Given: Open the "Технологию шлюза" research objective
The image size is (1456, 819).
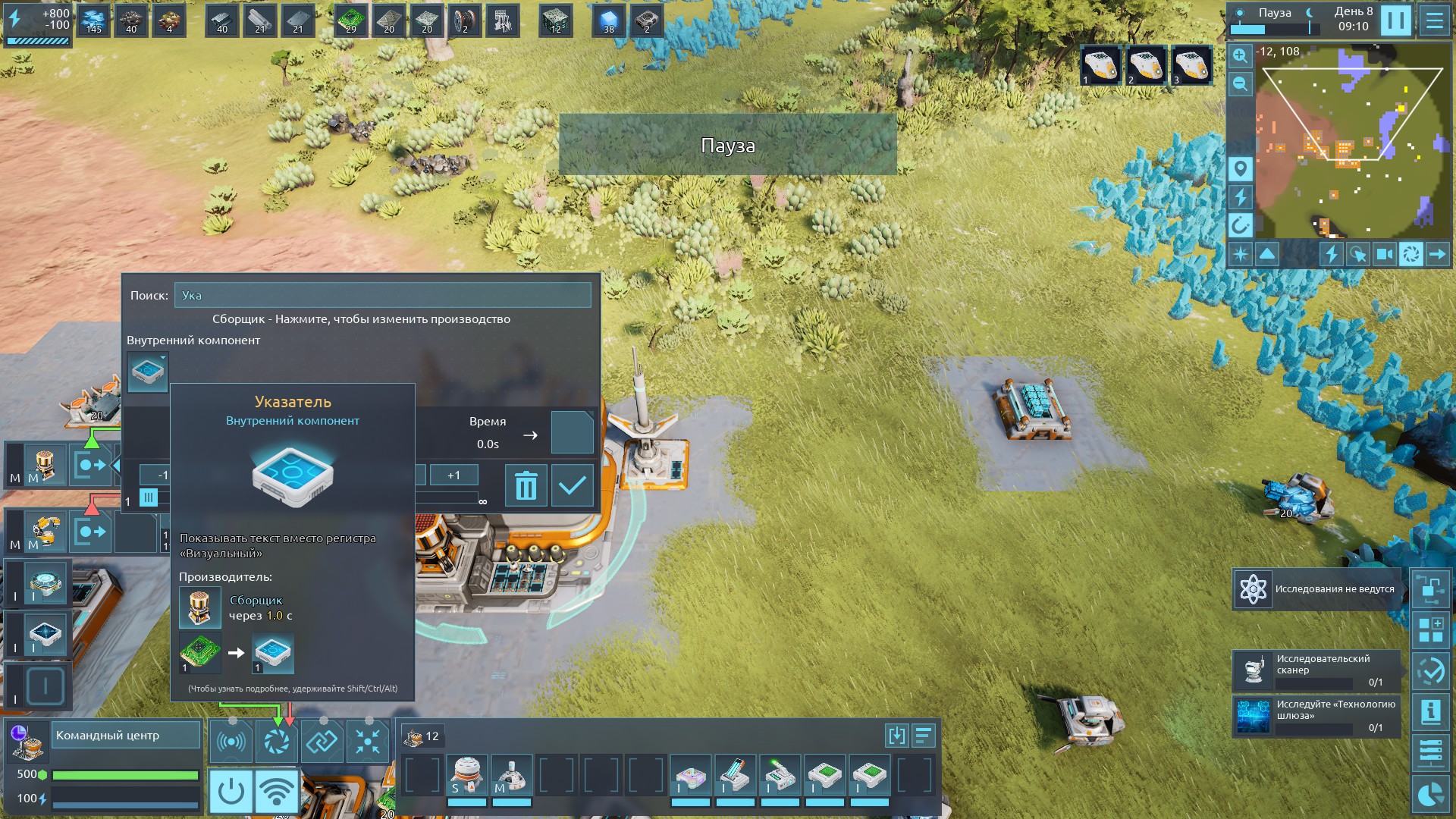Looking at the screenshot, I should [x=1317, y=716].
